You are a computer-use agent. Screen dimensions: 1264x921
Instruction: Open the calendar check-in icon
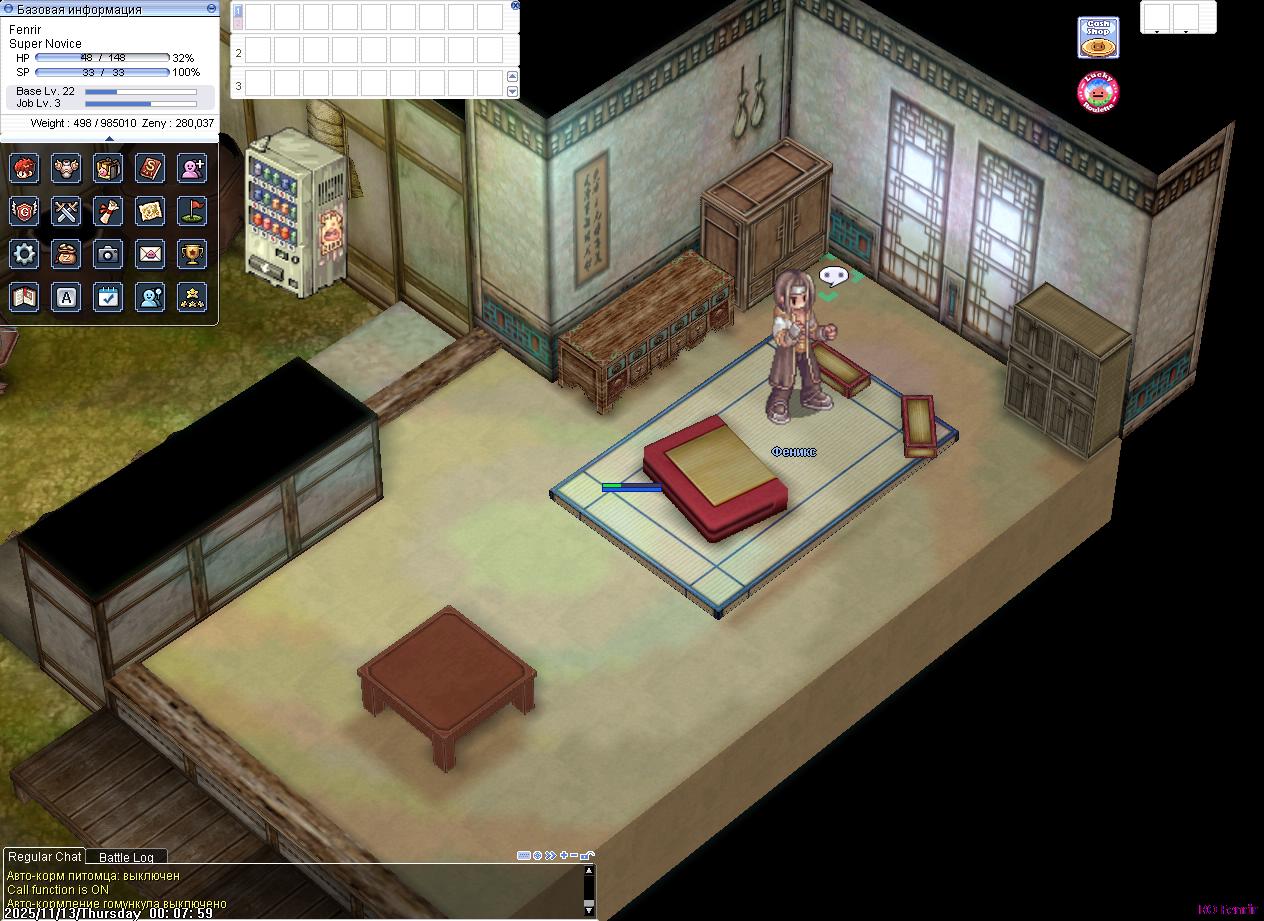(x=108, y=297)
